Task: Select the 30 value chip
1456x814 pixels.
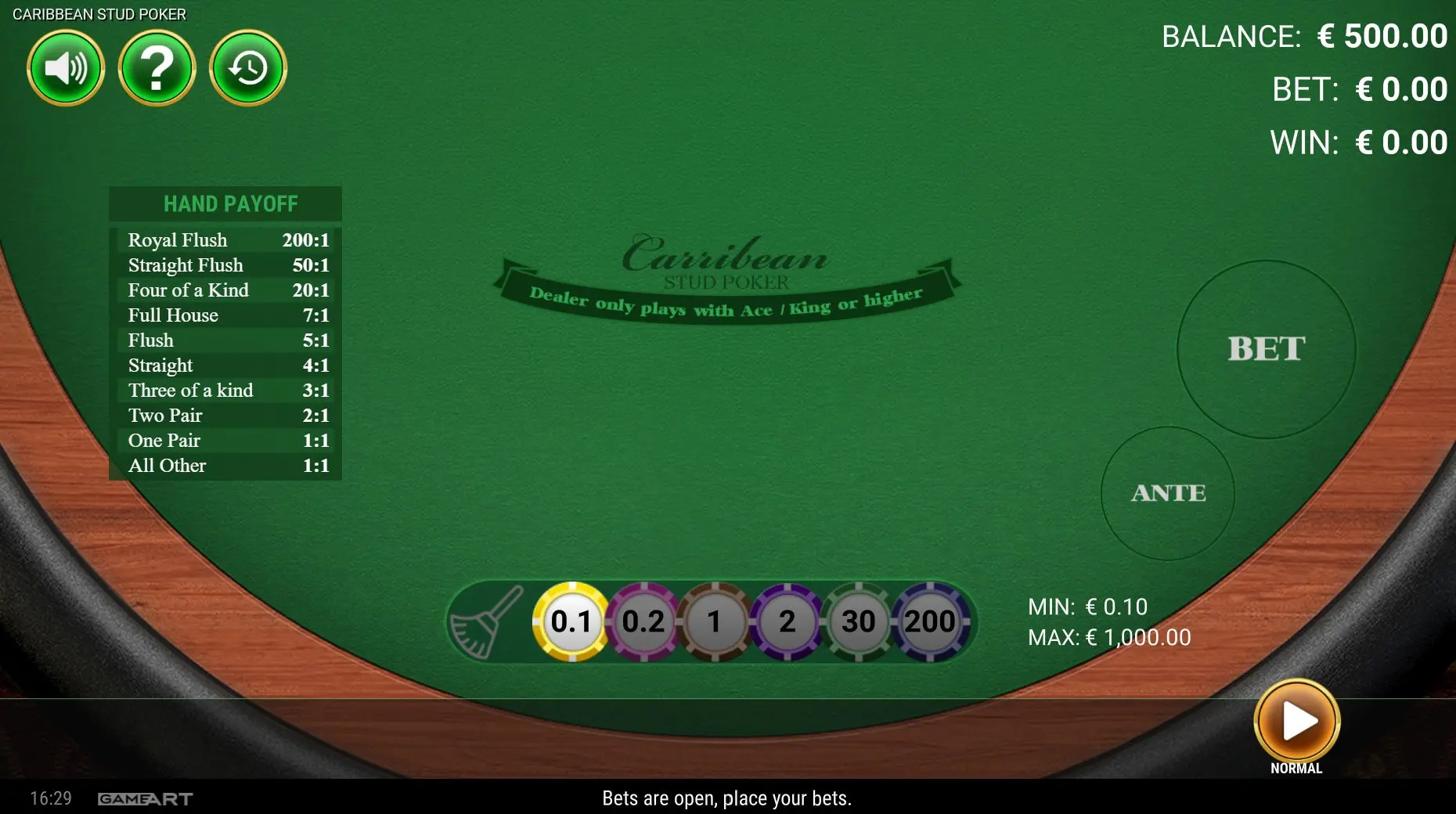Action: click(x=857, y=622)
